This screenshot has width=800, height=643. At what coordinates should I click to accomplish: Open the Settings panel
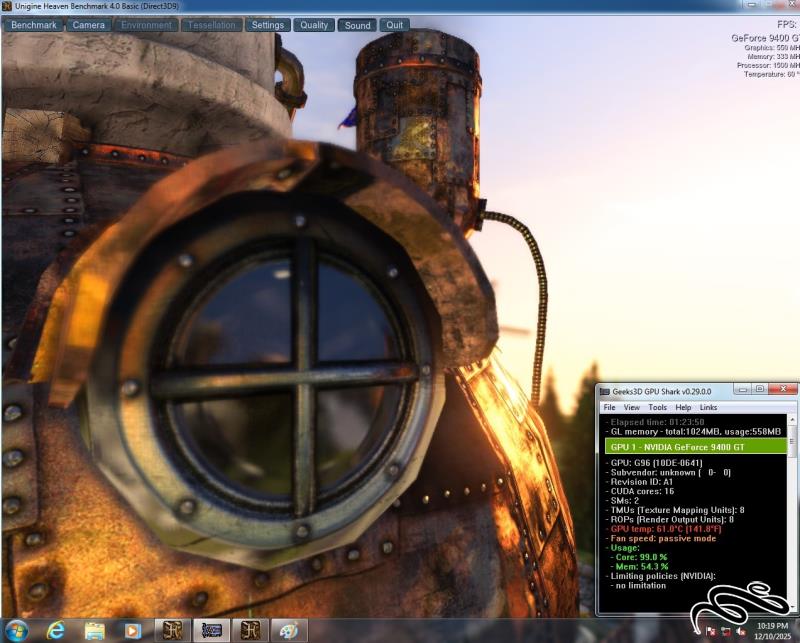click(x=267, y=25)
